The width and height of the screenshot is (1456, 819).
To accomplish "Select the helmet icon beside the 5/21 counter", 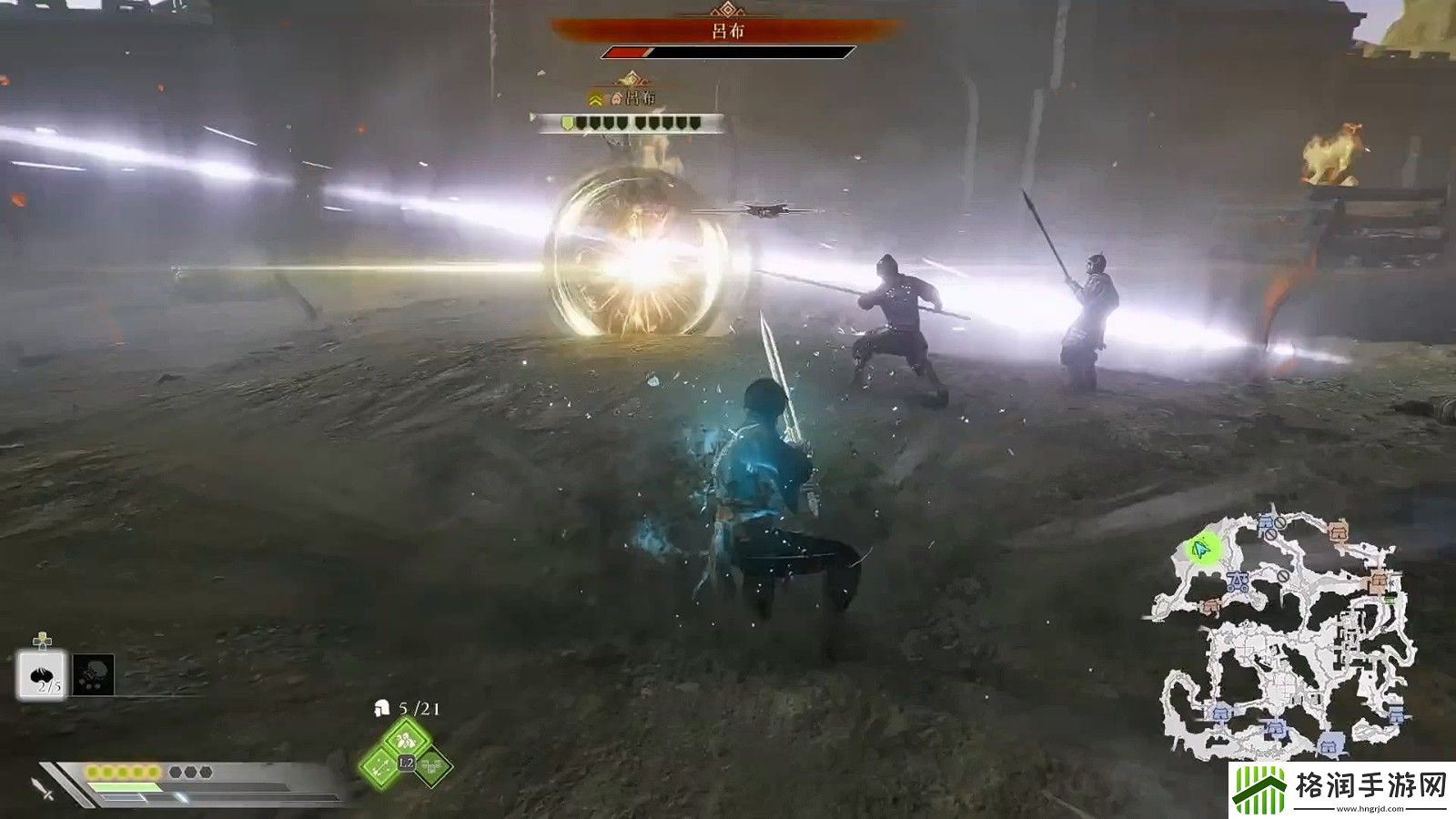I will (382, 707).
